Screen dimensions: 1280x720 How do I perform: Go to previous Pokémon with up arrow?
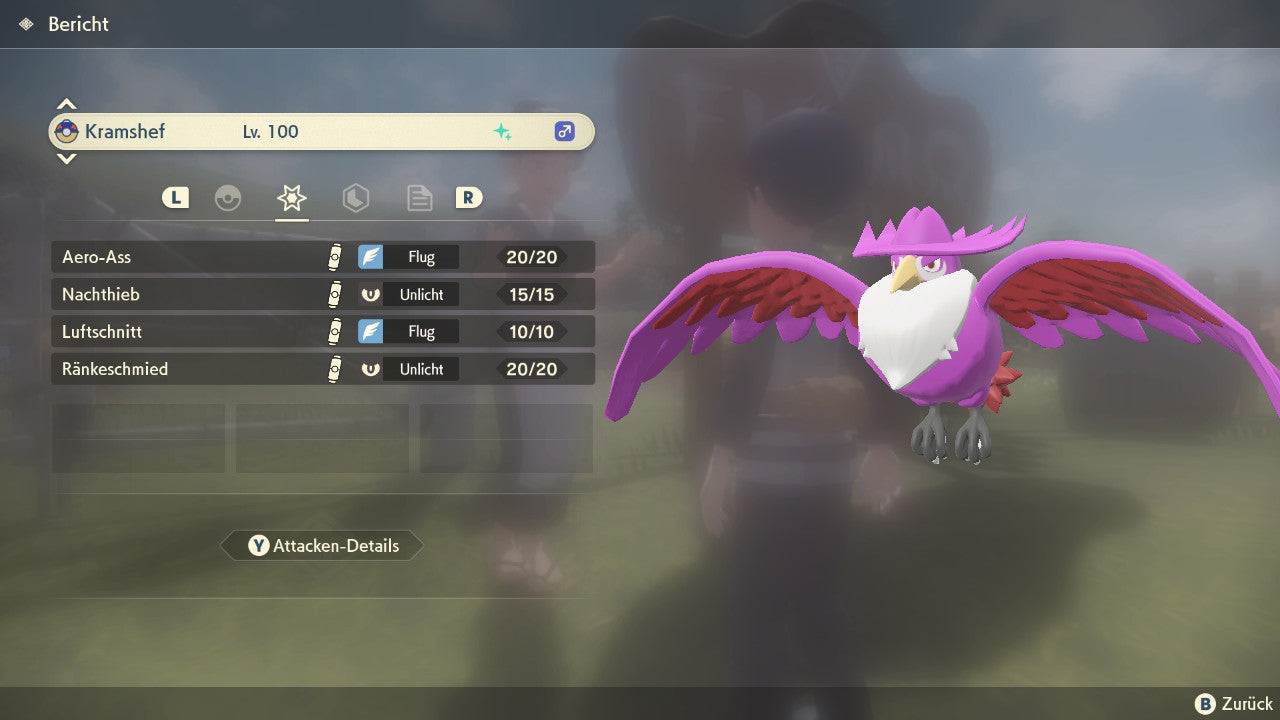point(66,104)
